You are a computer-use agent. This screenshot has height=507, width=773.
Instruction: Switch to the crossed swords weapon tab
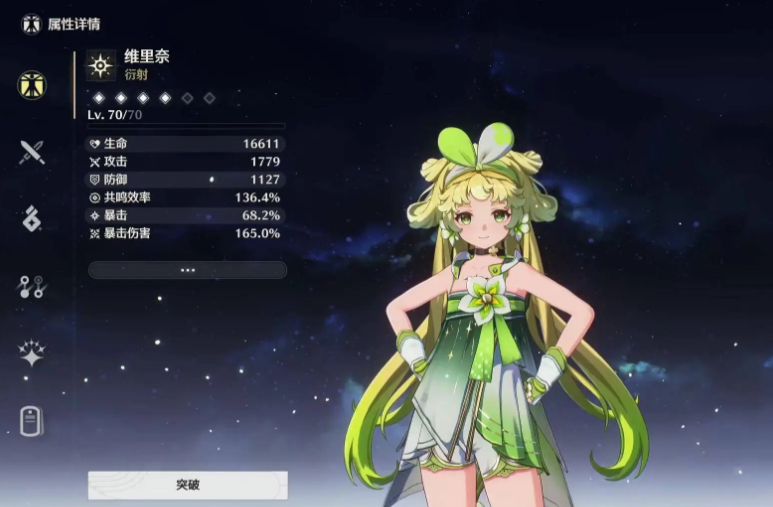[32, 152]
